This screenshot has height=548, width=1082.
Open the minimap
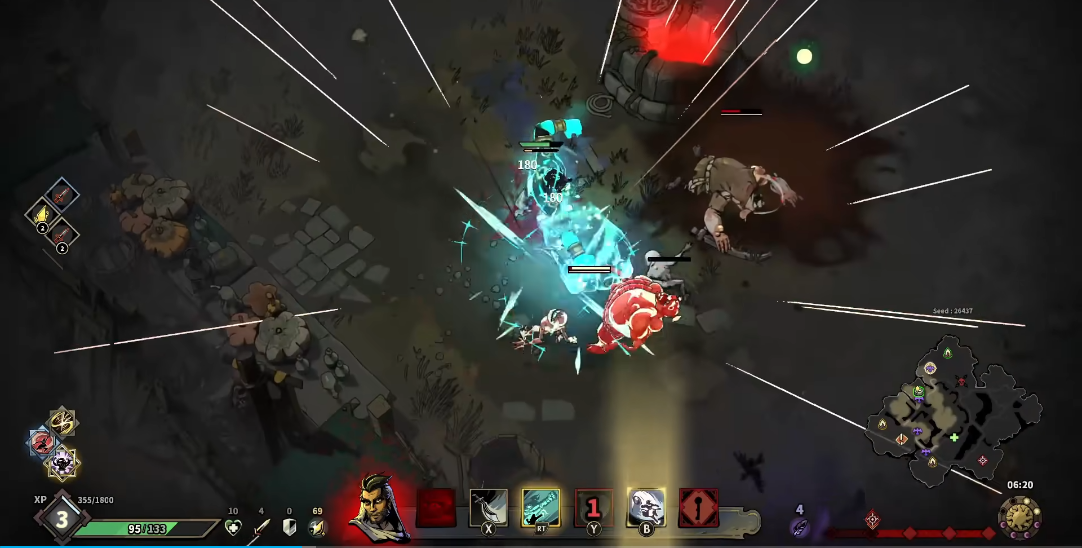click(950, 410)
